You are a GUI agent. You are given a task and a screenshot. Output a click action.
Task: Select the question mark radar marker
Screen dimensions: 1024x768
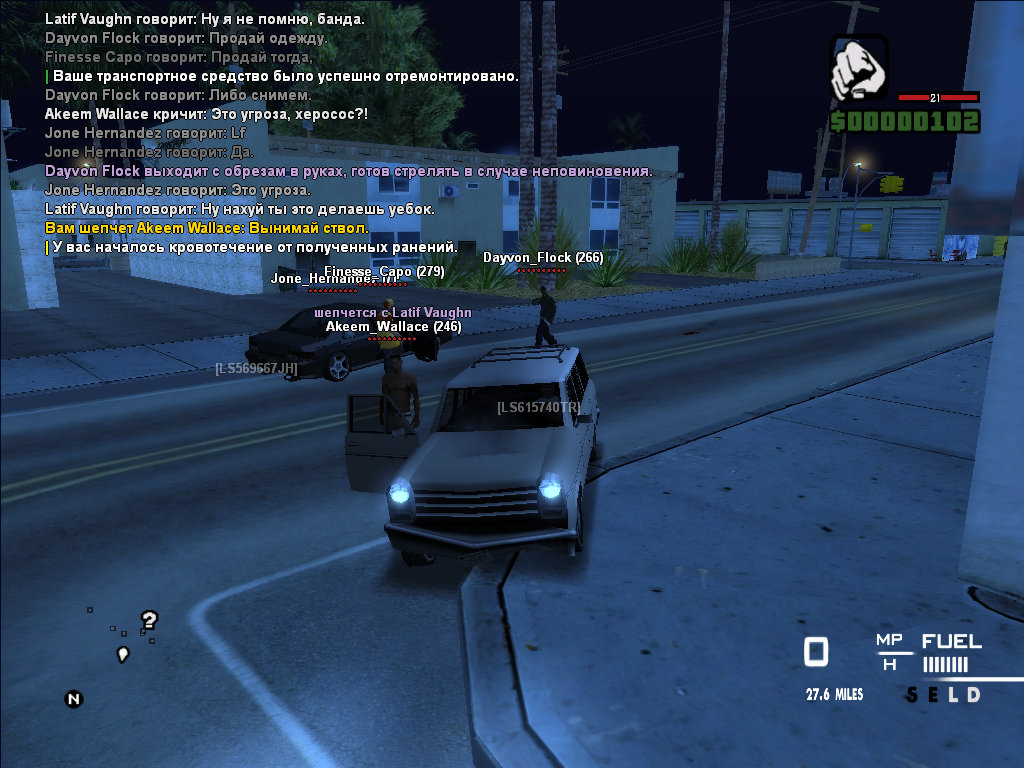149,620
